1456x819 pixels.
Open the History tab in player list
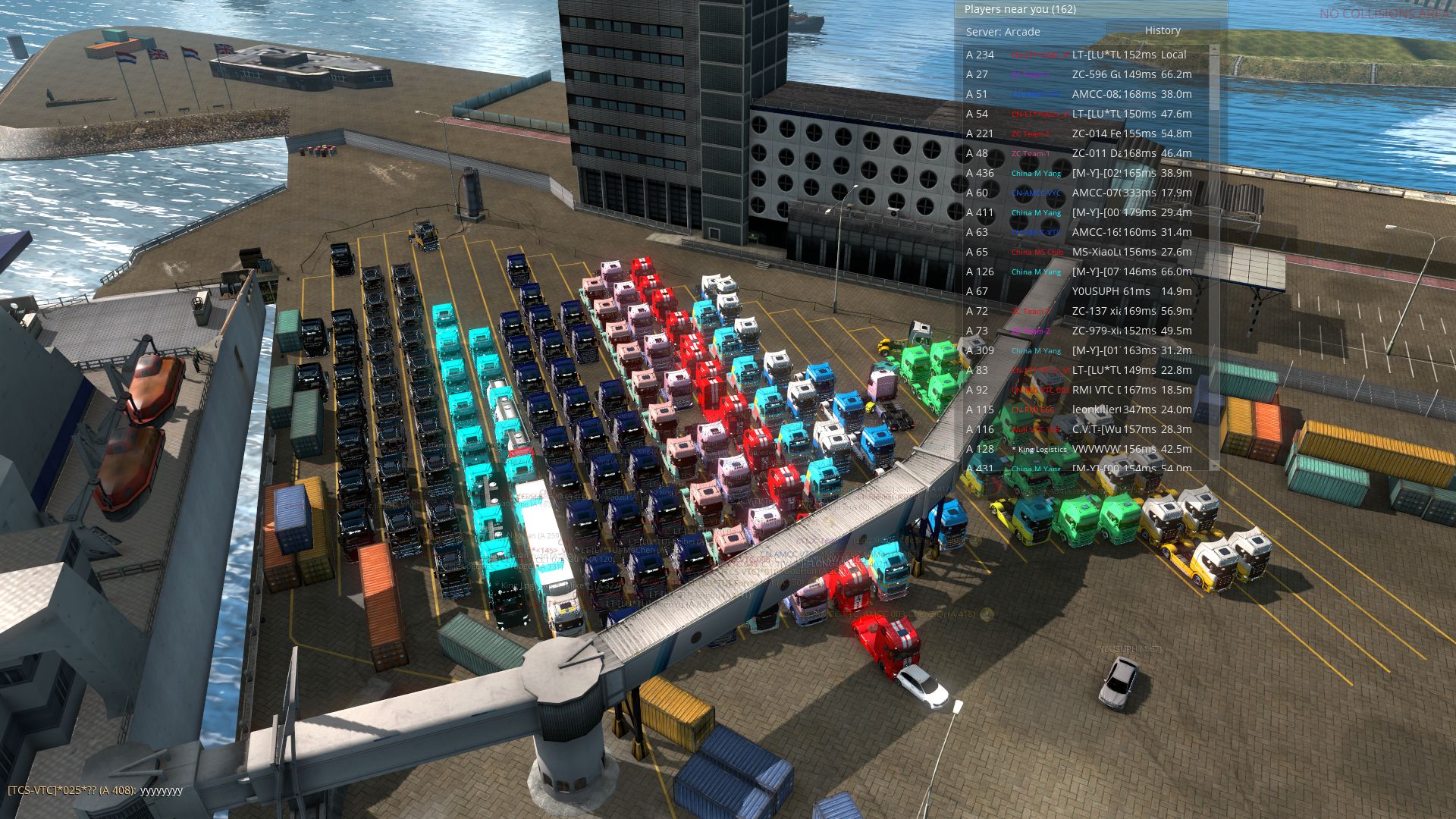point(1163,30)
